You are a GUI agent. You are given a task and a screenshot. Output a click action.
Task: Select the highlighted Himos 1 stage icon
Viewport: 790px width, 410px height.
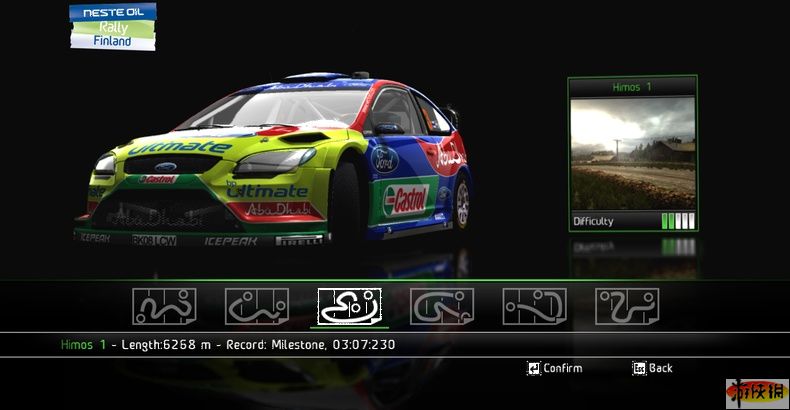coord(349,306)
